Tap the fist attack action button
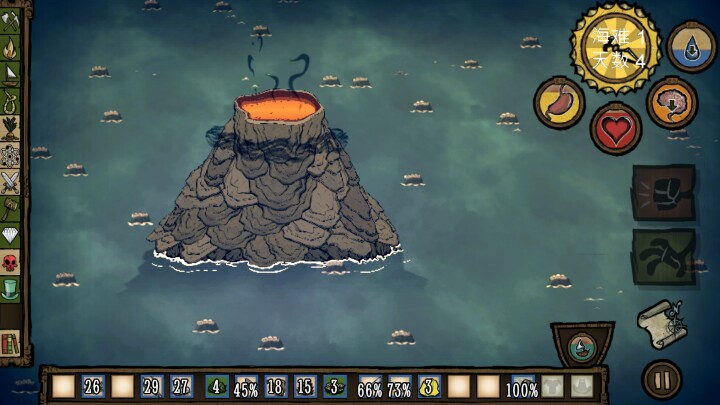Image resolution: width=720 pixels, height=405 pixels. pyautogui.click(x=662, y=192)
